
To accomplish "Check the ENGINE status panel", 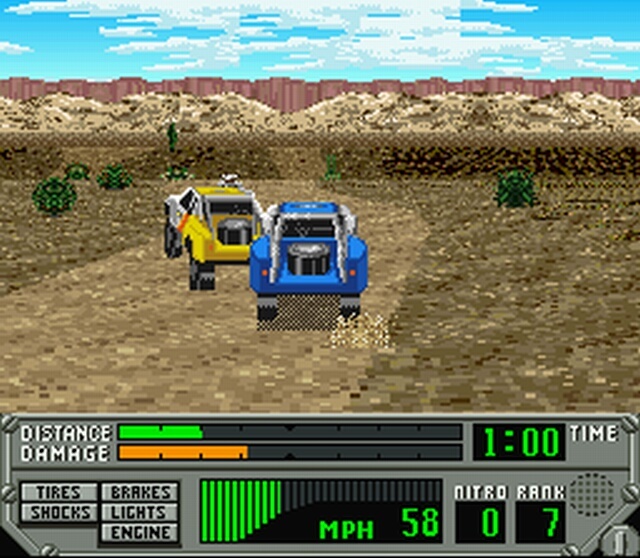I will 140,532.
